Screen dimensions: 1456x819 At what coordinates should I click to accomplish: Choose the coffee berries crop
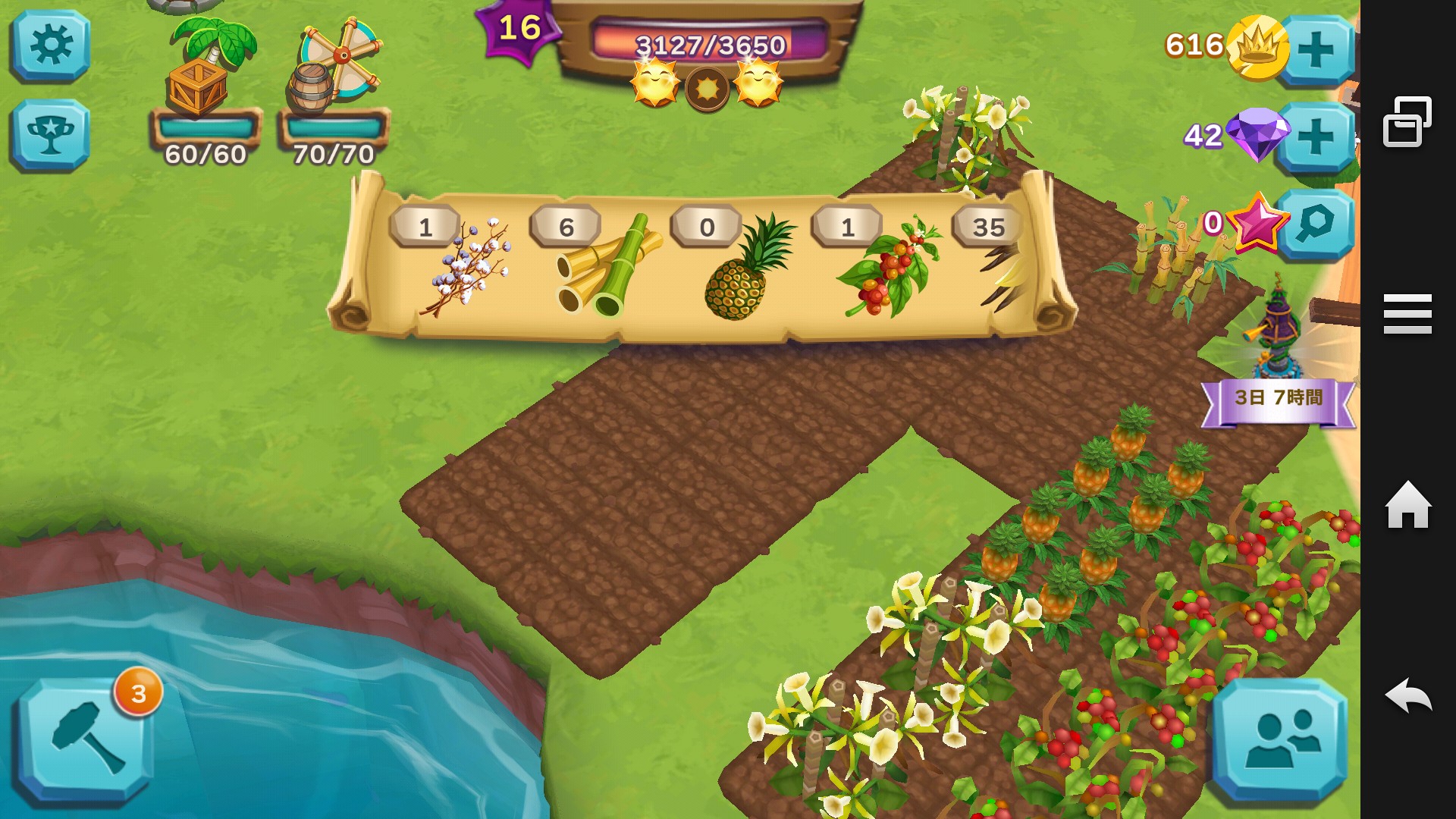click(x=890, y=267)
